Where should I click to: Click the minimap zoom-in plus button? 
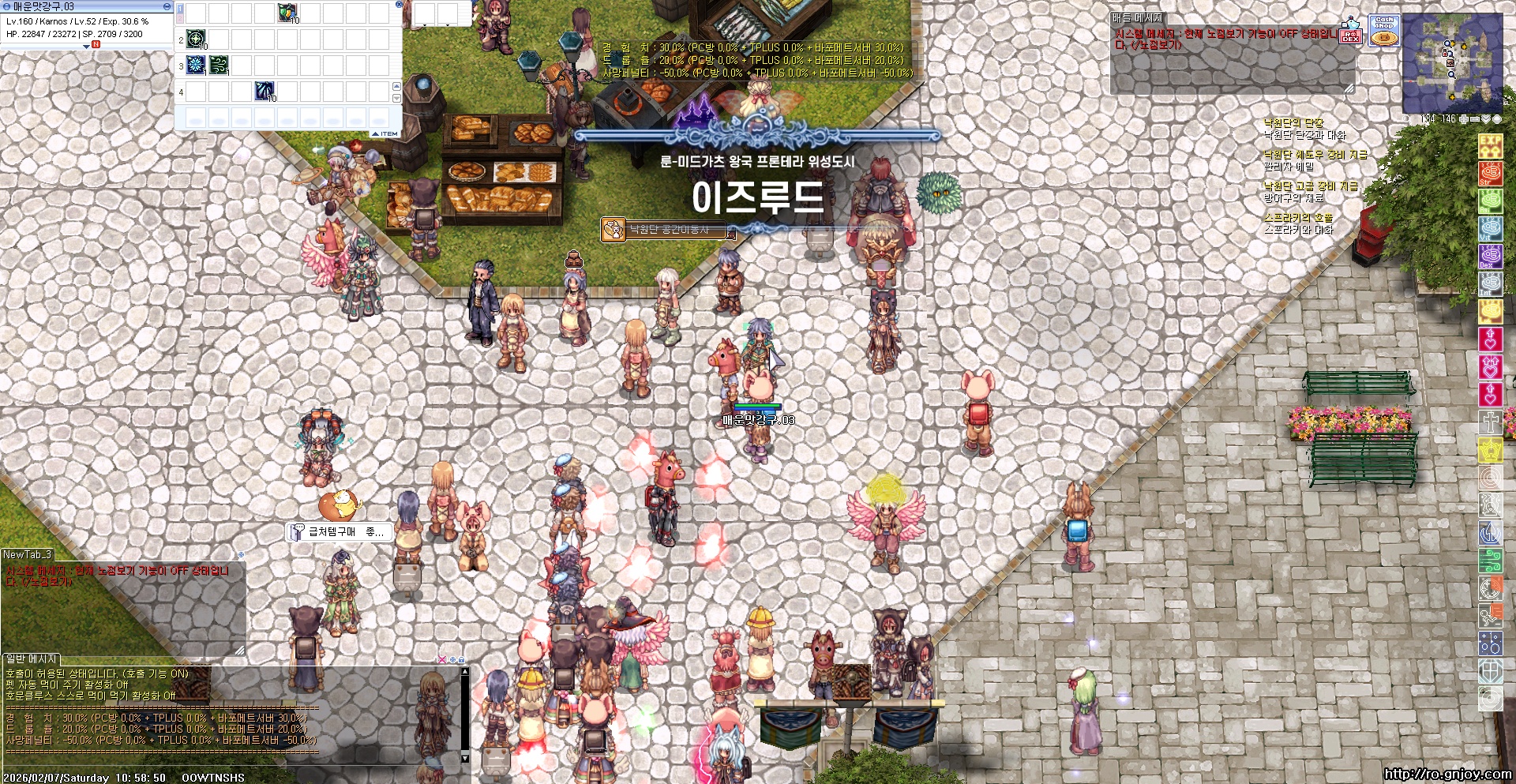1463,118
